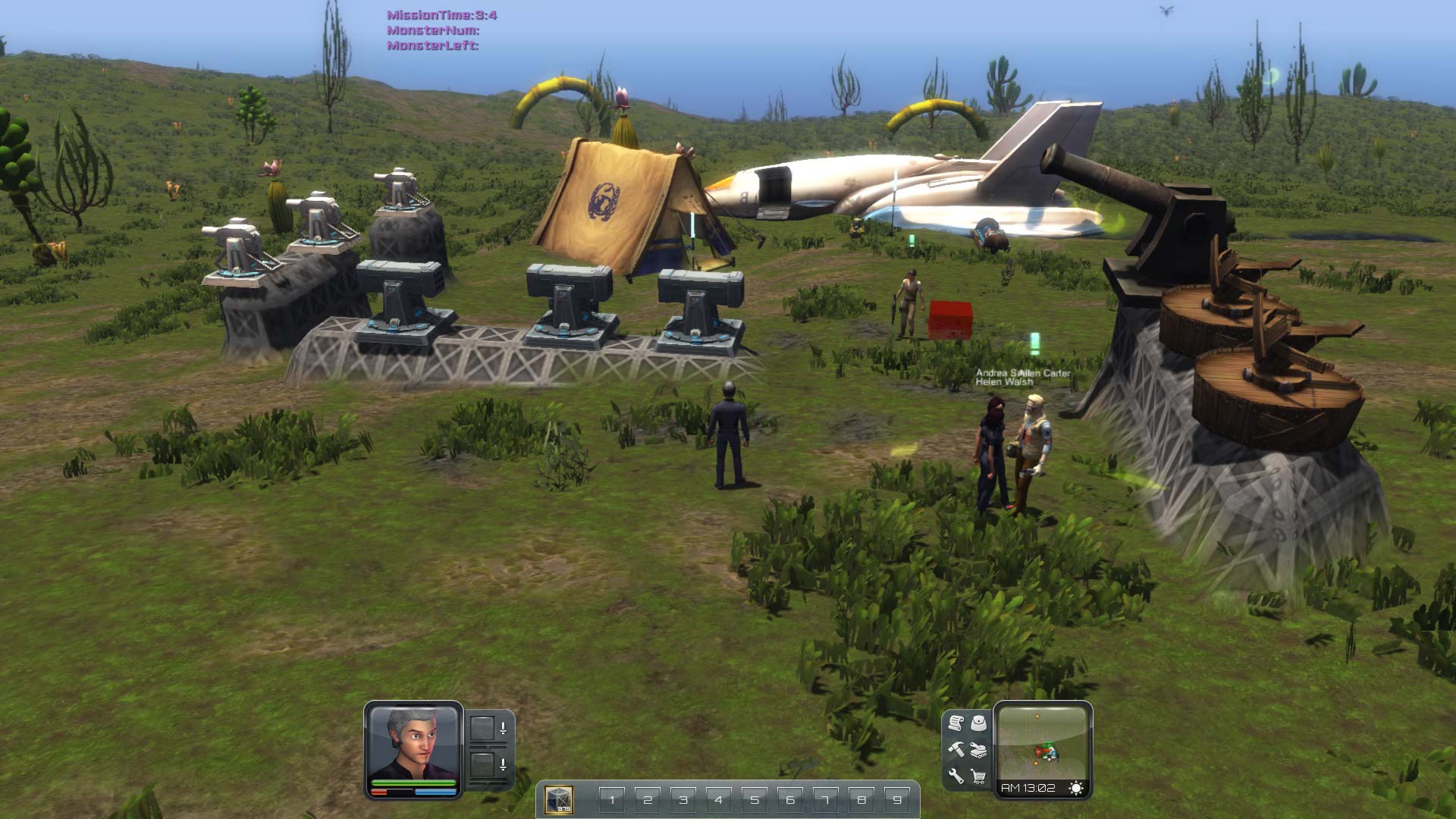Select the building block item with count 375

click(x=559, y=799)
